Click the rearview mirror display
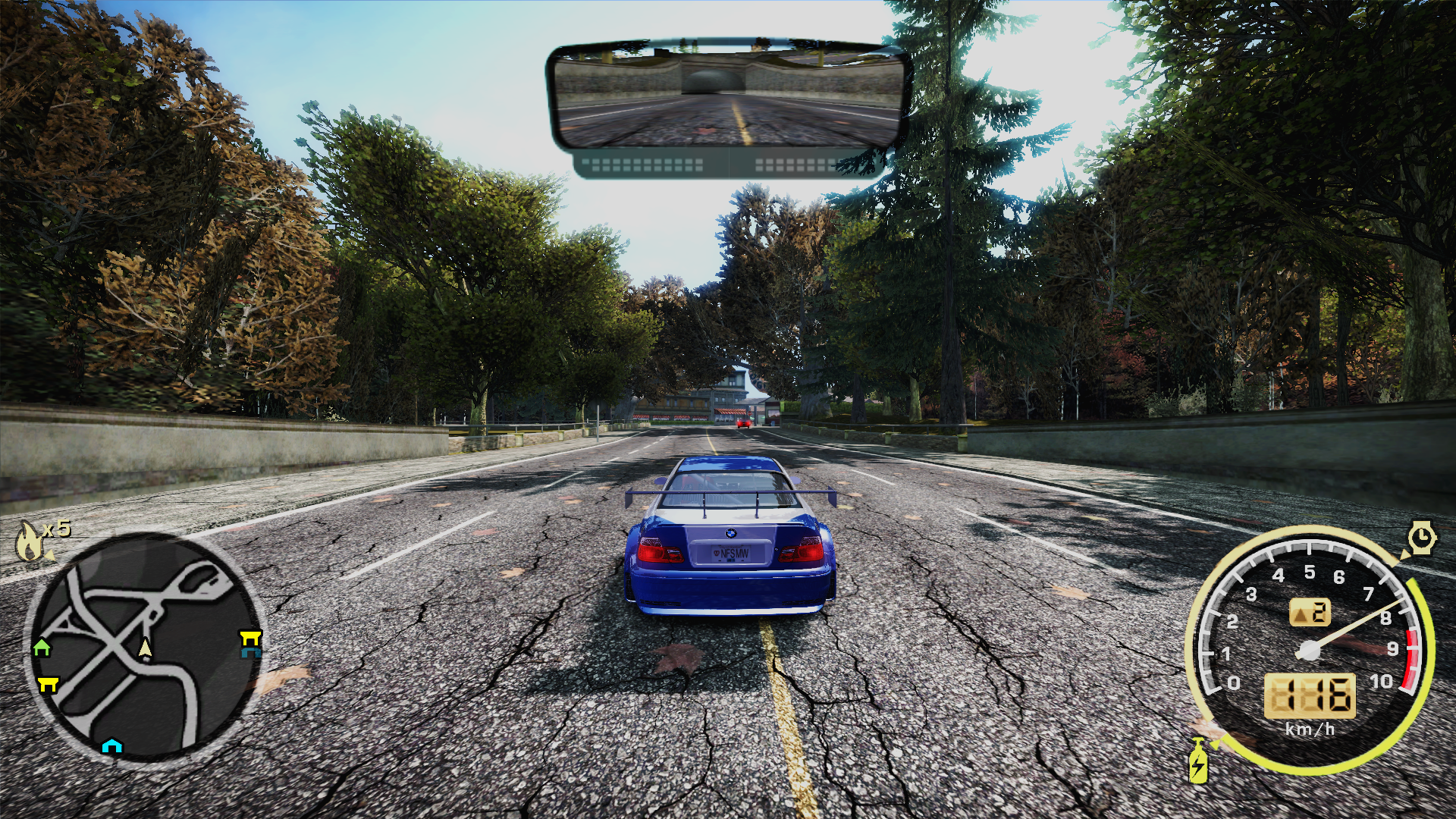 point(728,95)
